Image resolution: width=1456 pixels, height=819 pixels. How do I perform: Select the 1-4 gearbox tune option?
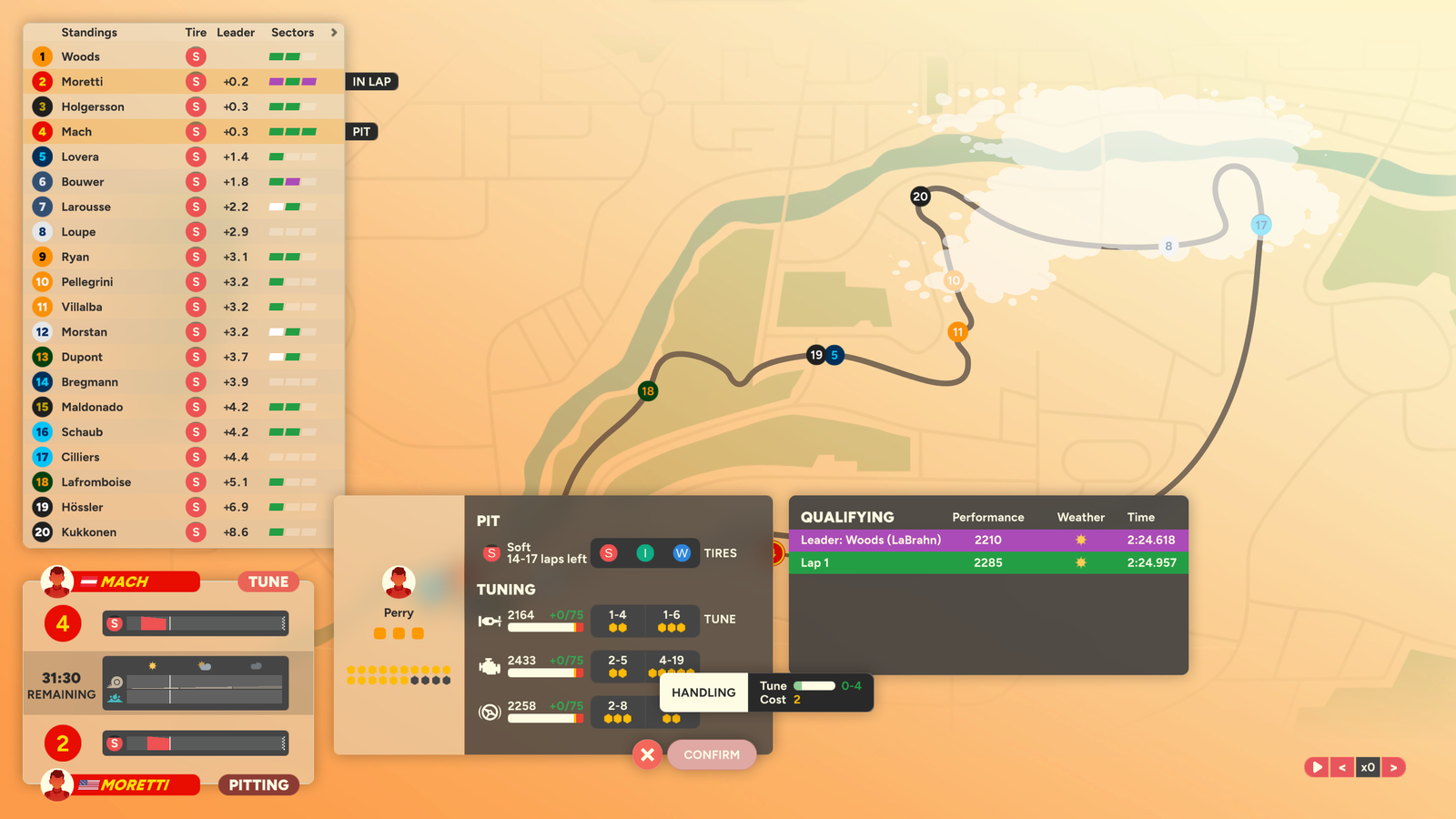618,621
